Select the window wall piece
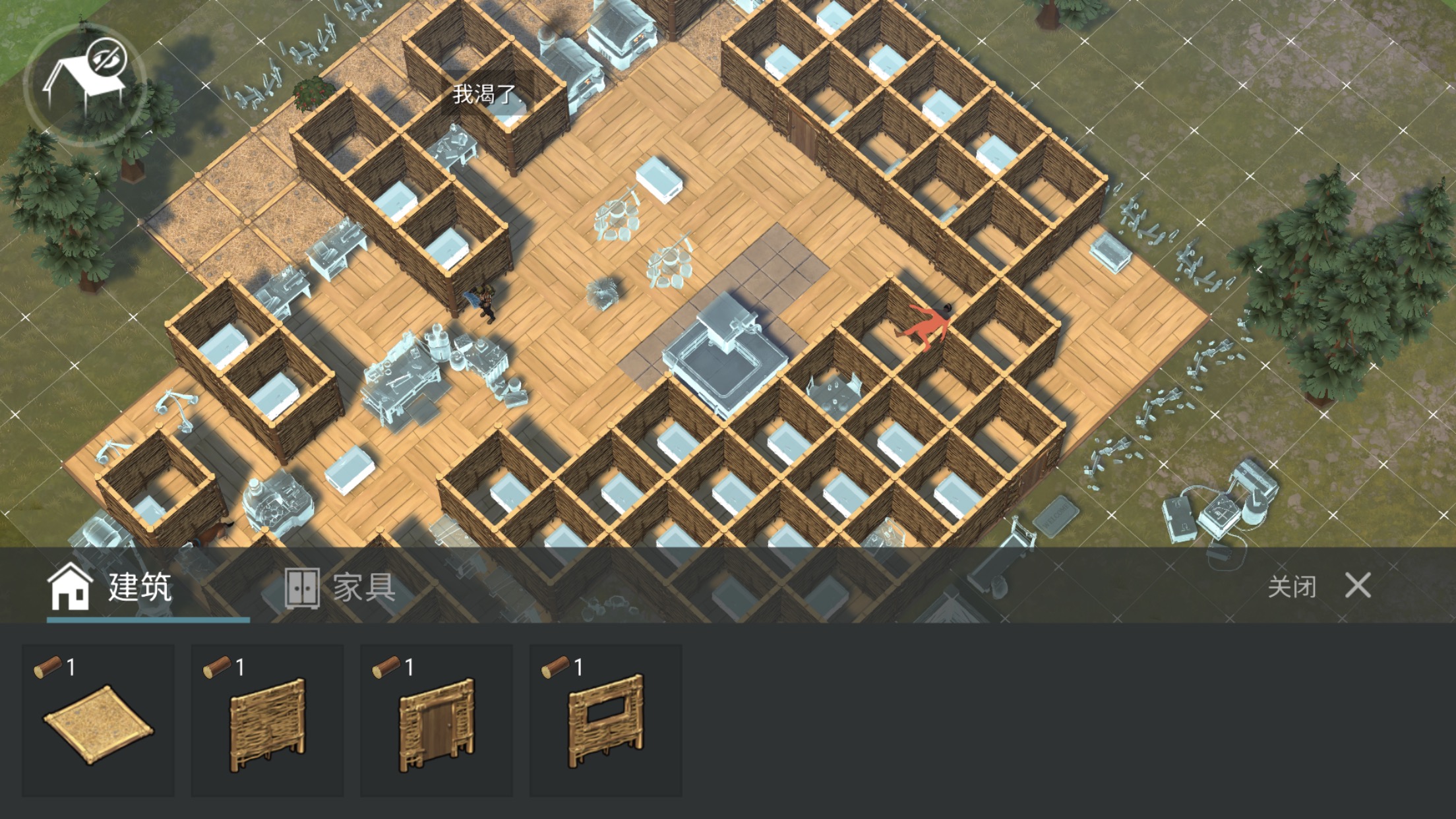The width and height of the screenshot is (1456, 819). [605, 721]
